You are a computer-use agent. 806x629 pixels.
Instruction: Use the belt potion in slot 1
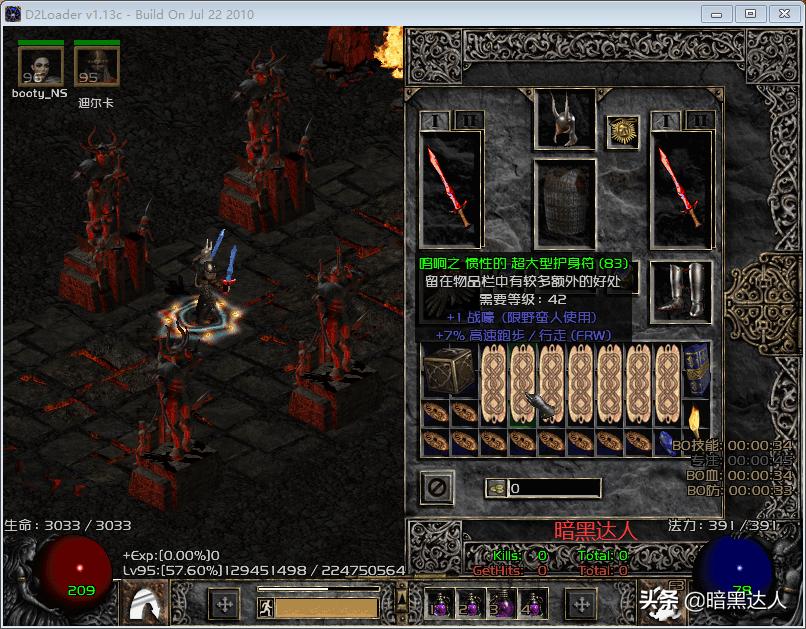(x=438, y=604)
